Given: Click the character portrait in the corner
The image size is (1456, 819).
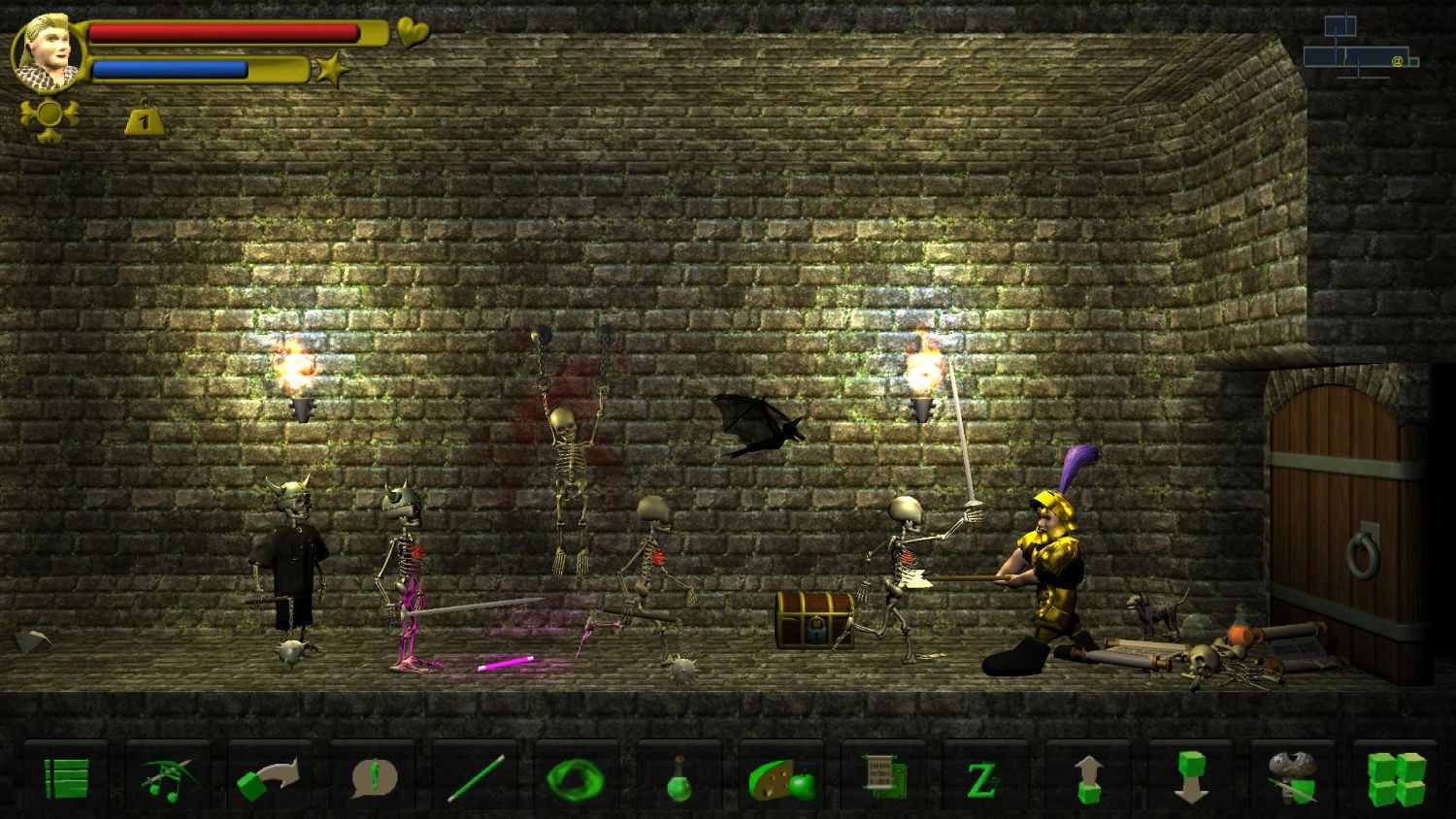Looking at the screenshot, I should (x=46, y=49).
